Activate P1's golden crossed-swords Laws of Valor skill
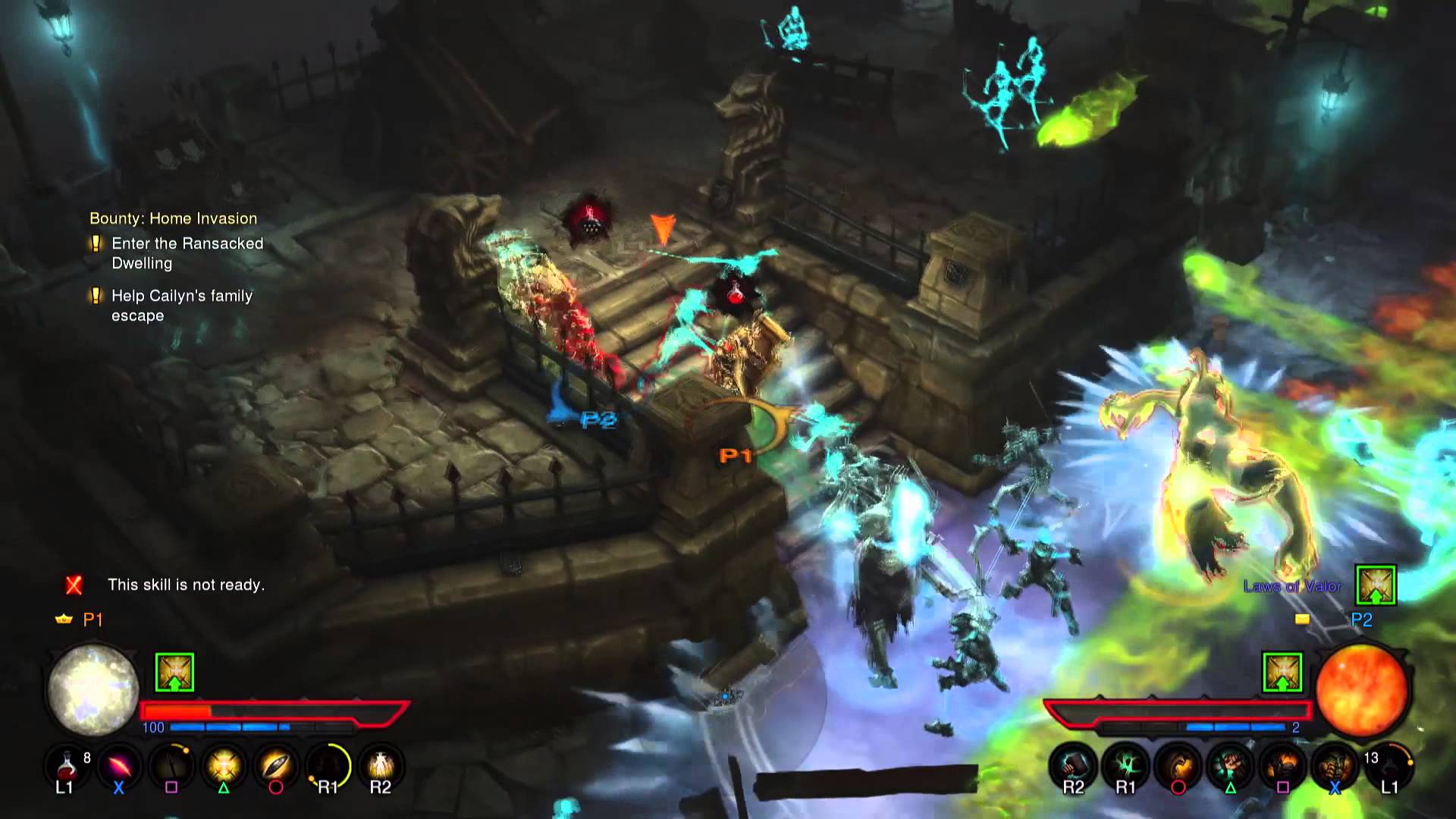 pos(224,764)
